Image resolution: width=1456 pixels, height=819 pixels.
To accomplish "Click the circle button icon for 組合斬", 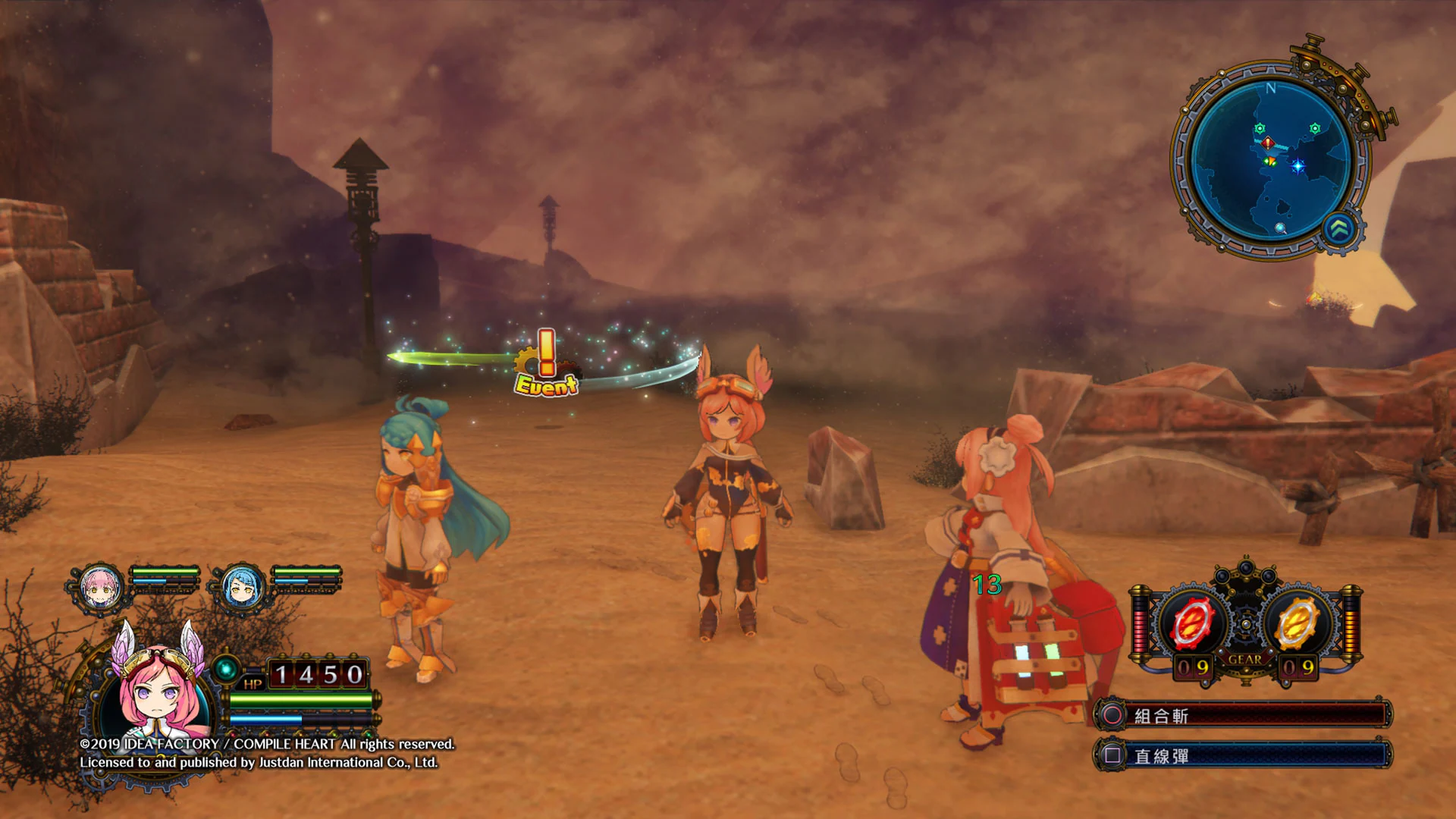I will [x=1112, y=716].
